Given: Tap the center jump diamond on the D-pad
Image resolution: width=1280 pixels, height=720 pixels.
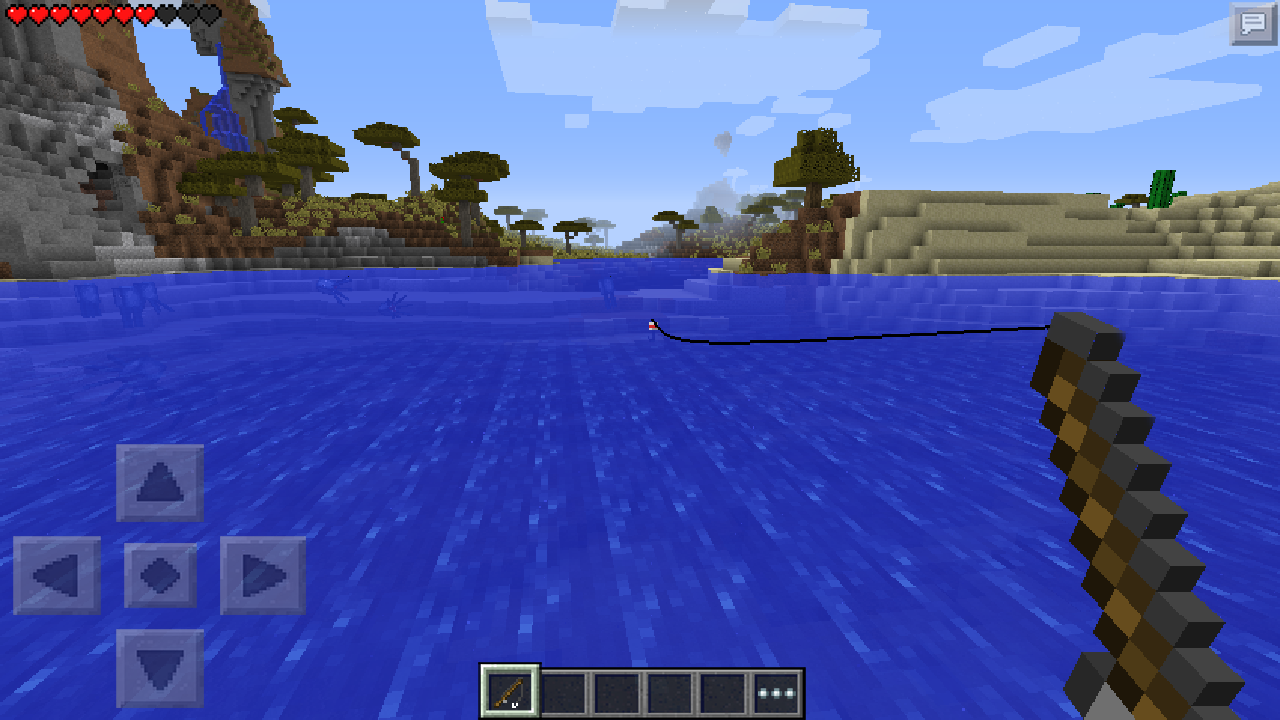Looking at the screenshot, I should pyautogui.click(x=160, y=573).
